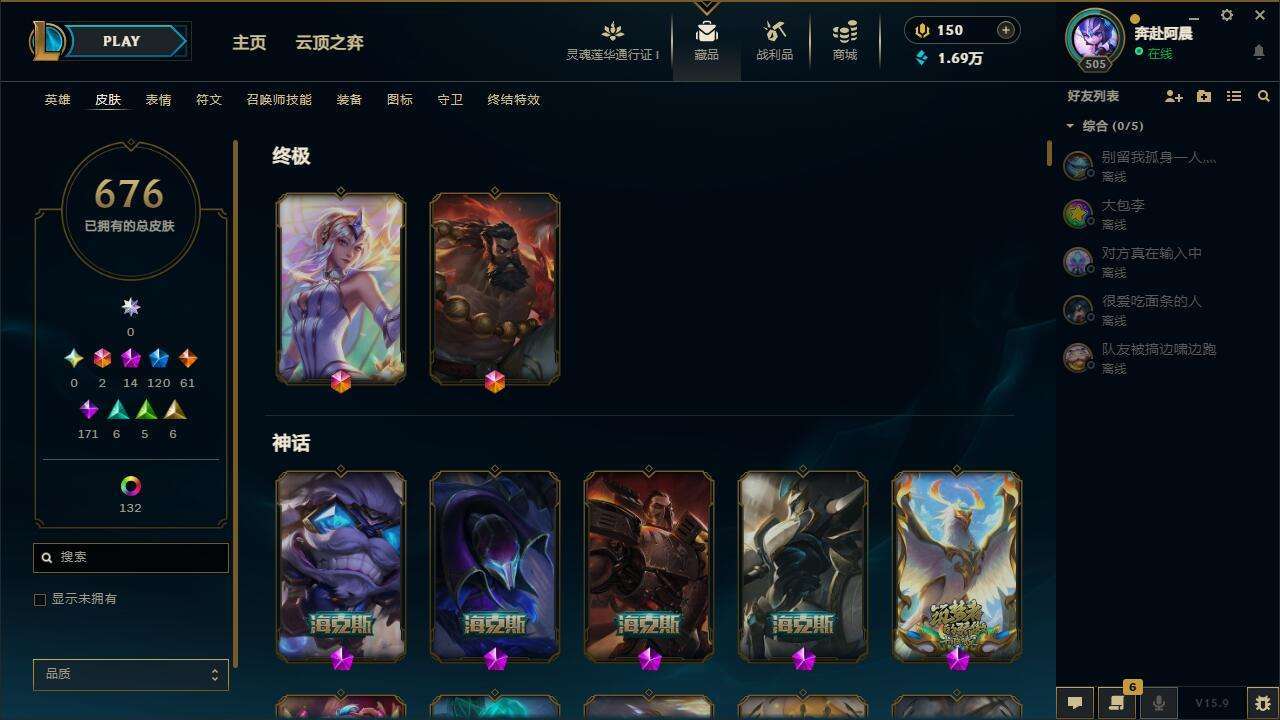Open the 品质 quality dropdown
The image size is (1280, 720).
(x=130, y=674)
